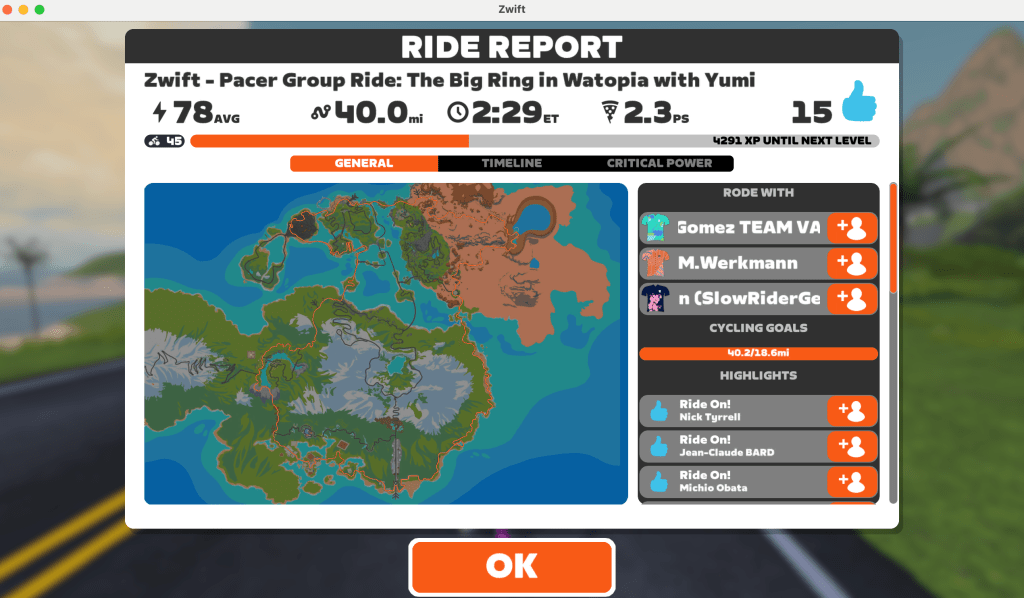Open the cycling goals progress bar
1024x598 pixels.
[x=758, y=353]
